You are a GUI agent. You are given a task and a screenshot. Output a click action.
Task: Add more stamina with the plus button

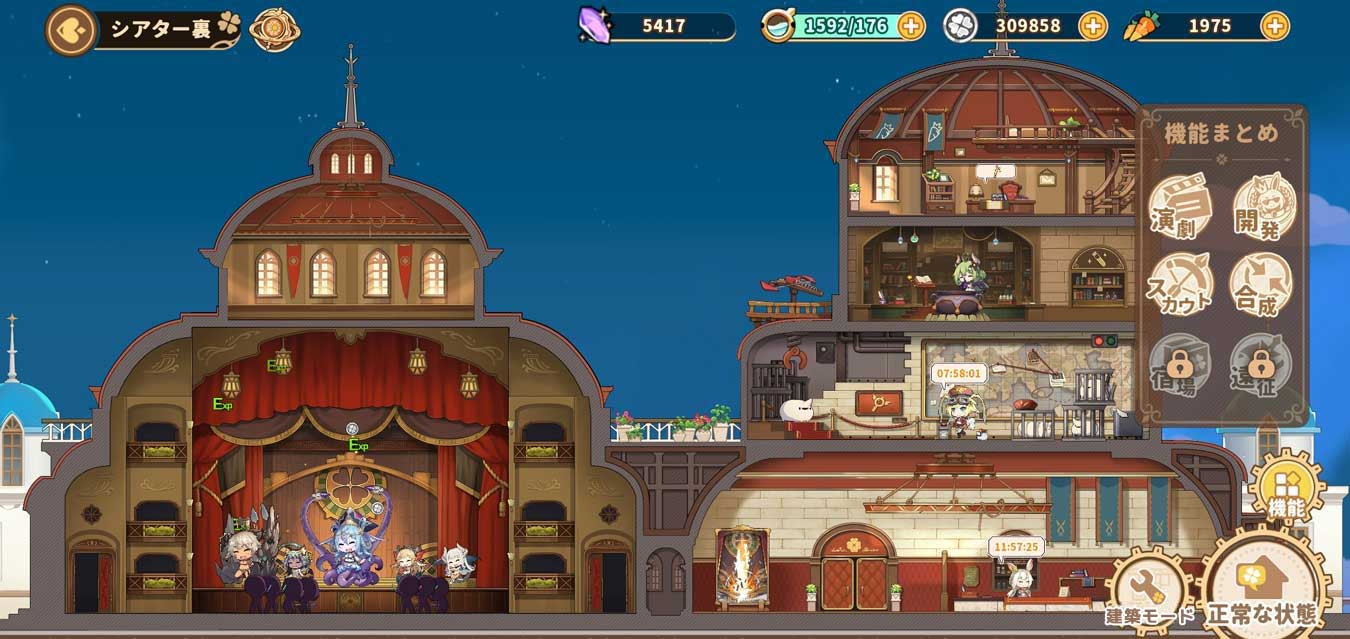(x=911, y=26)
